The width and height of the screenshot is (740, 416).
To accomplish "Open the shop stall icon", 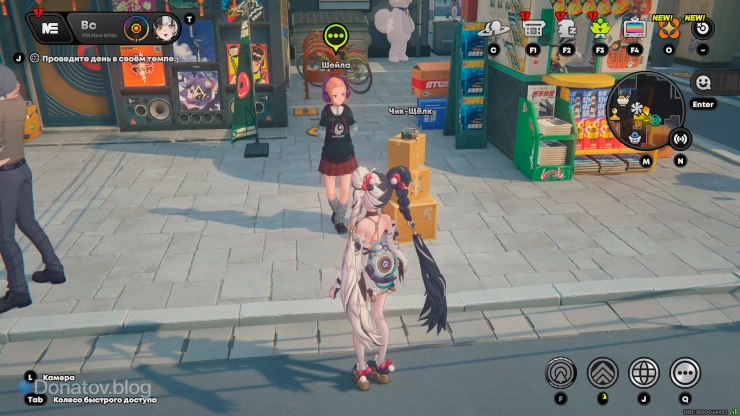I will (533, 28).
